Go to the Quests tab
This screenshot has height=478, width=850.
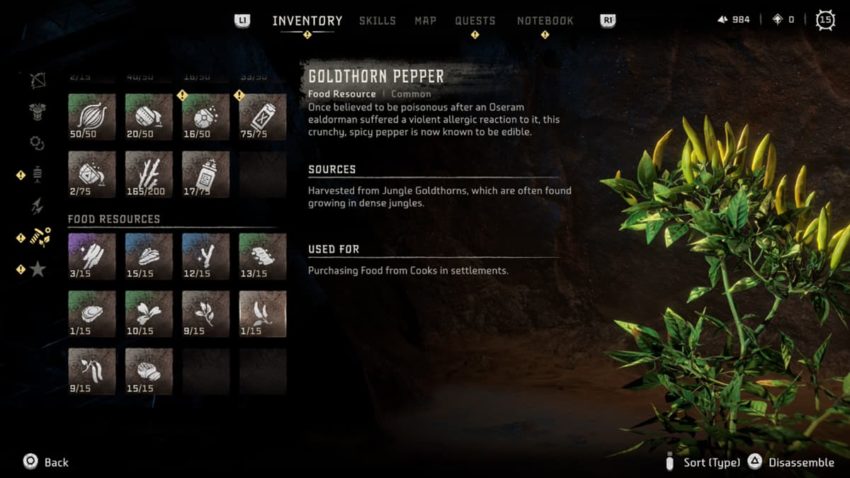(475, 21)
